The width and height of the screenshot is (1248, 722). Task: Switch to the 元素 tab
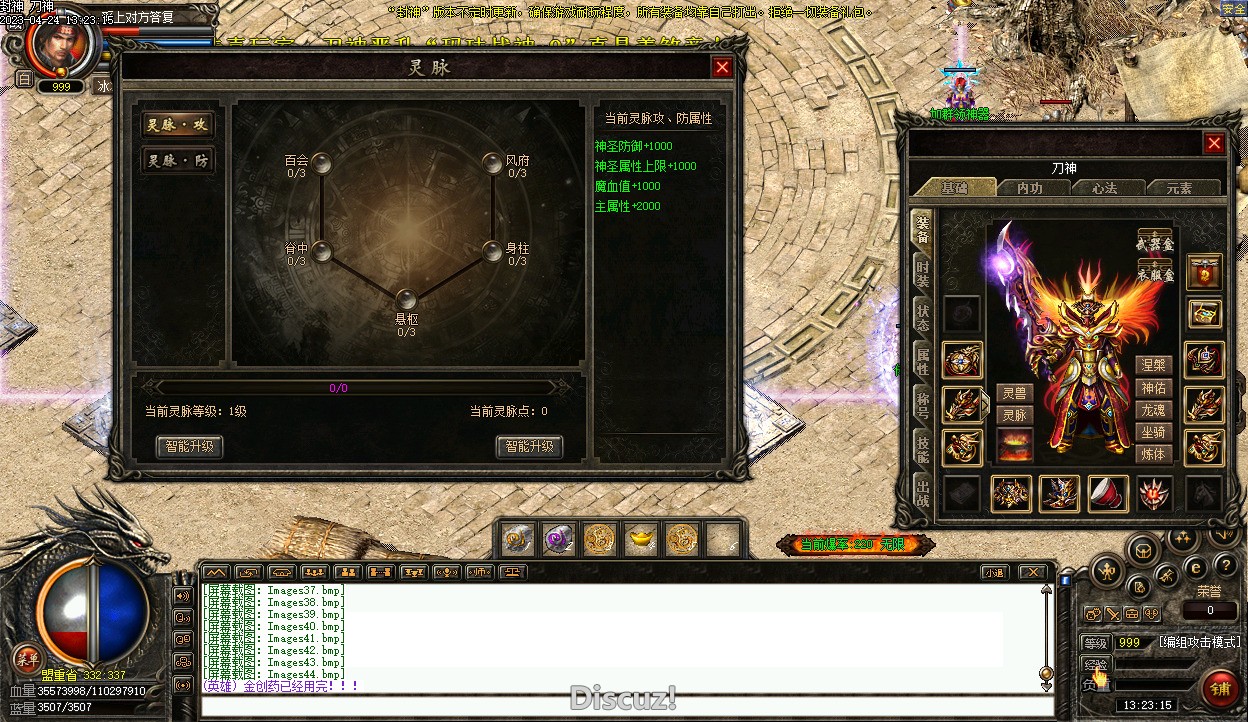1179,188
